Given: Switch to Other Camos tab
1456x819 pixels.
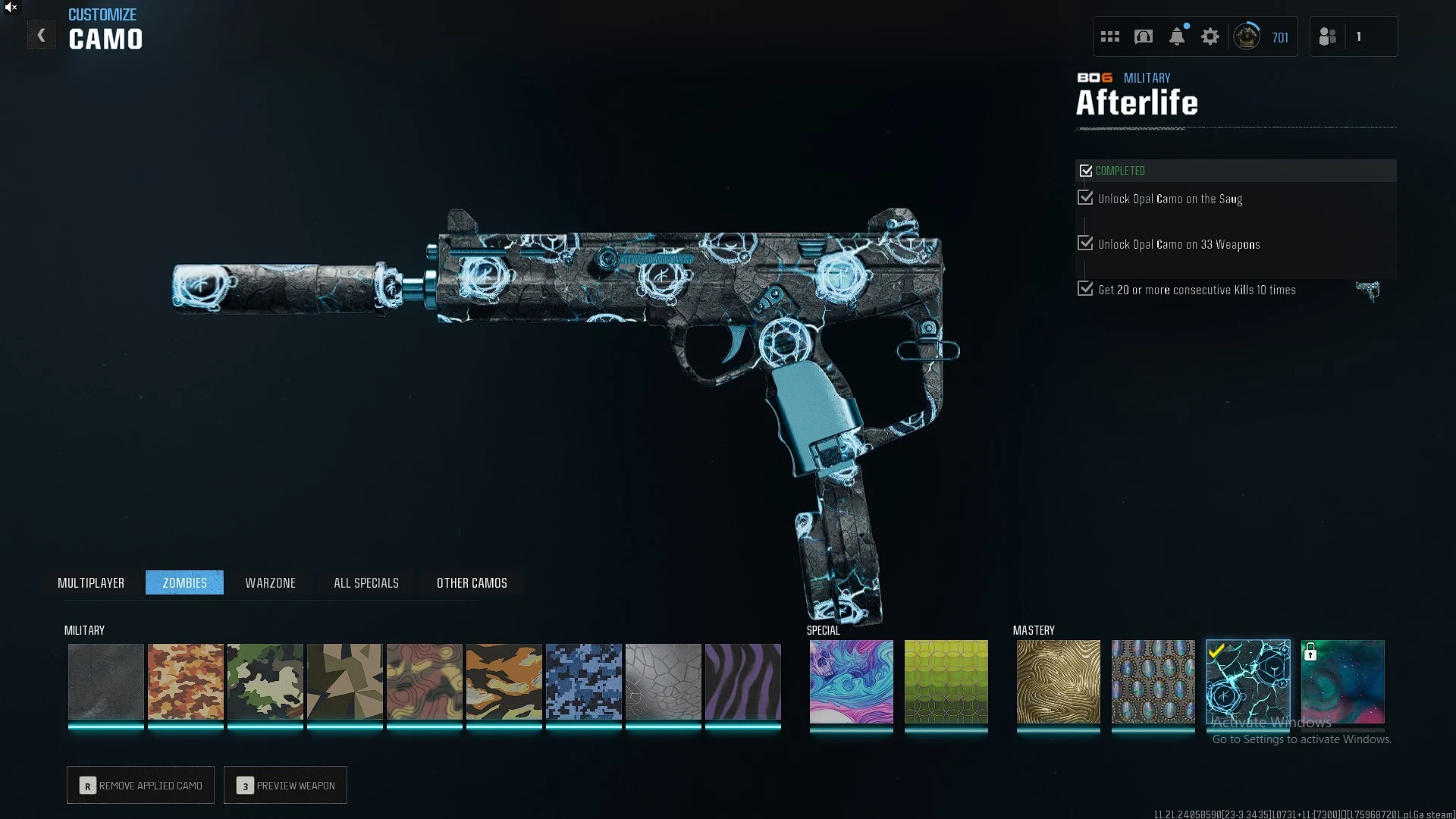Looking at the screenshot, I should [472, 582].
